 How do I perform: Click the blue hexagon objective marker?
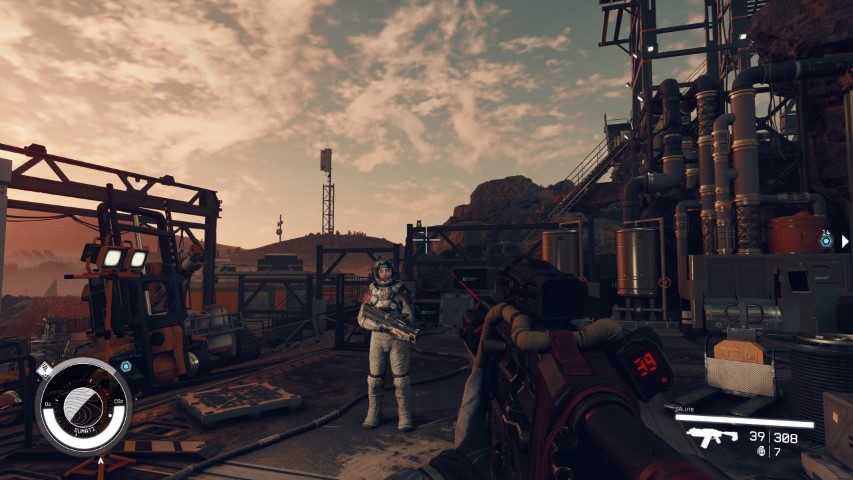pyautogui.click(x=126, y=366)
